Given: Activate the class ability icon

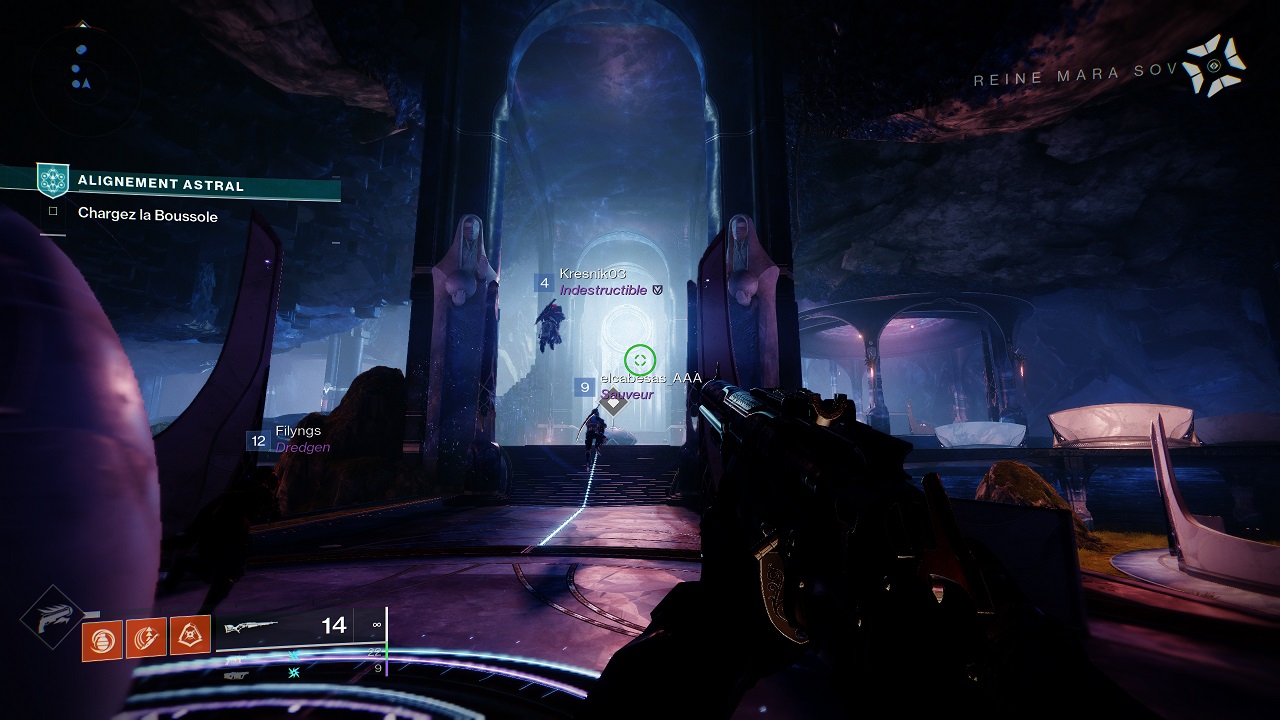Looking at the screenshot, I should [190, 635].
